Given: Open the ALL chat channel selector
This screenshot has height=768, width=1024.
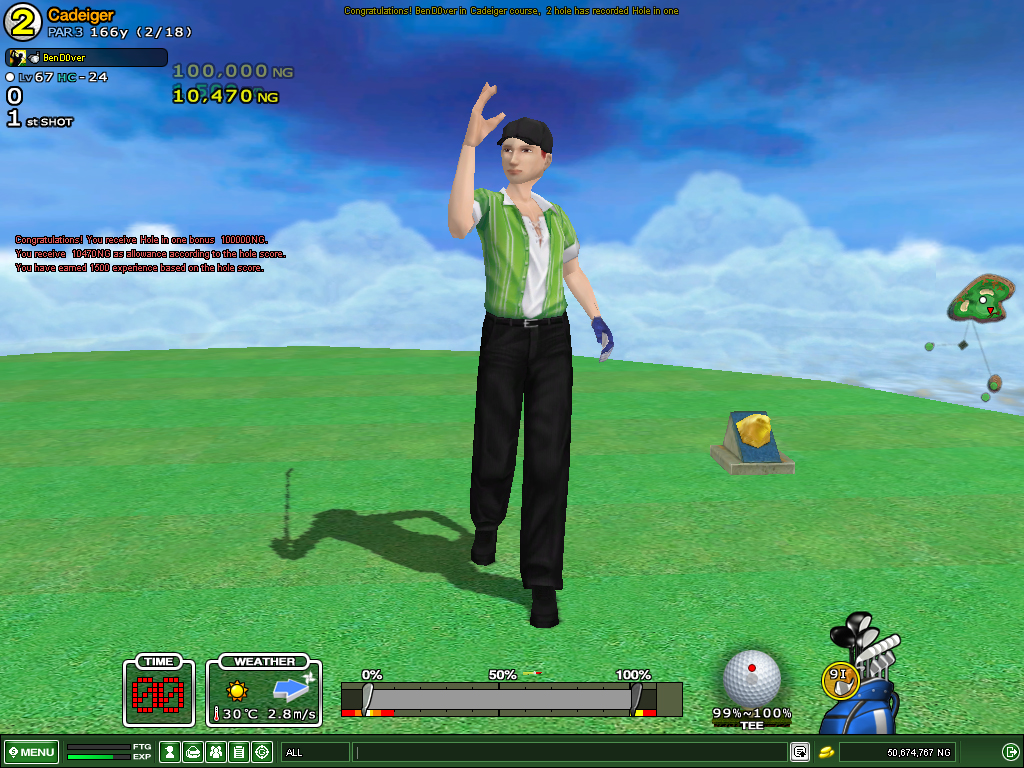Looking at the screenshot, I should [x=315, y=752].
